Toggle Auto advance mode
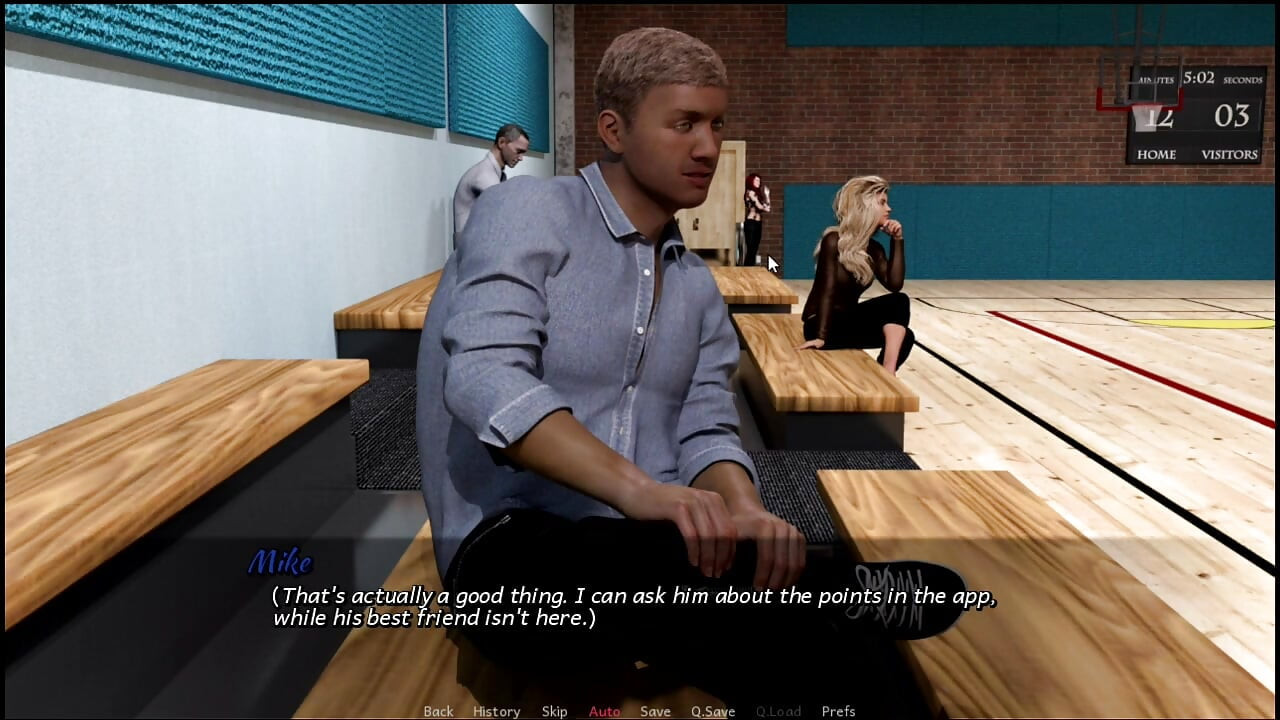This screenshot has height=720, width=1280. (x=604, y=711)
